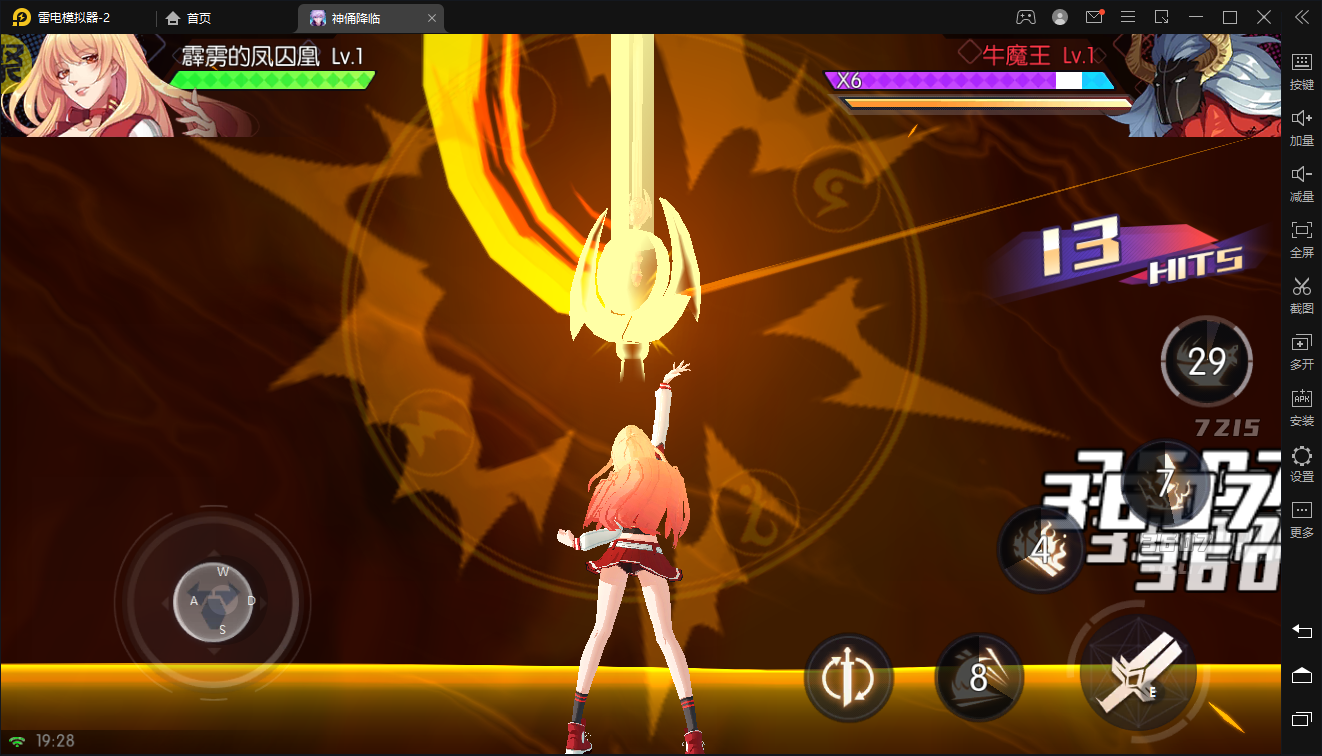This screenshot has height=756, width=1322.
Task: Close the 神俑降临 game tab
Action: 431,18
